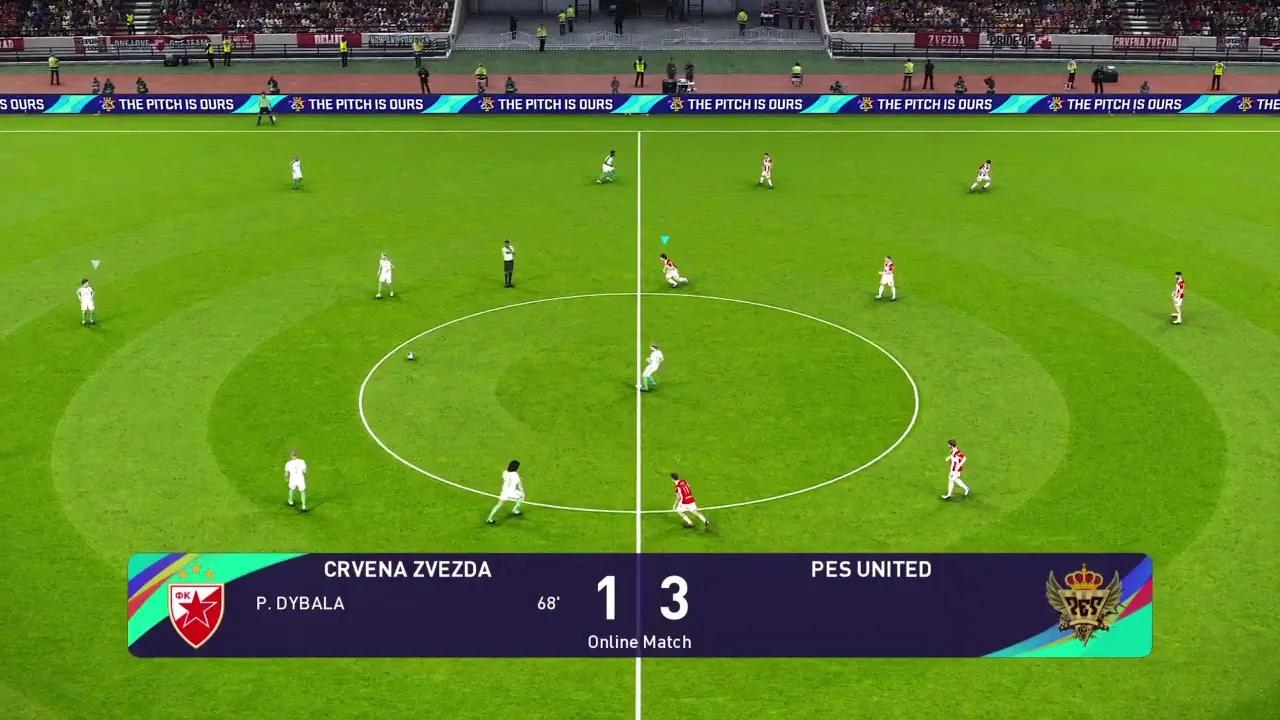Click the PRIDE OF banner hanging in the stadium
1280x720 pixels.
pos(1010,40)
